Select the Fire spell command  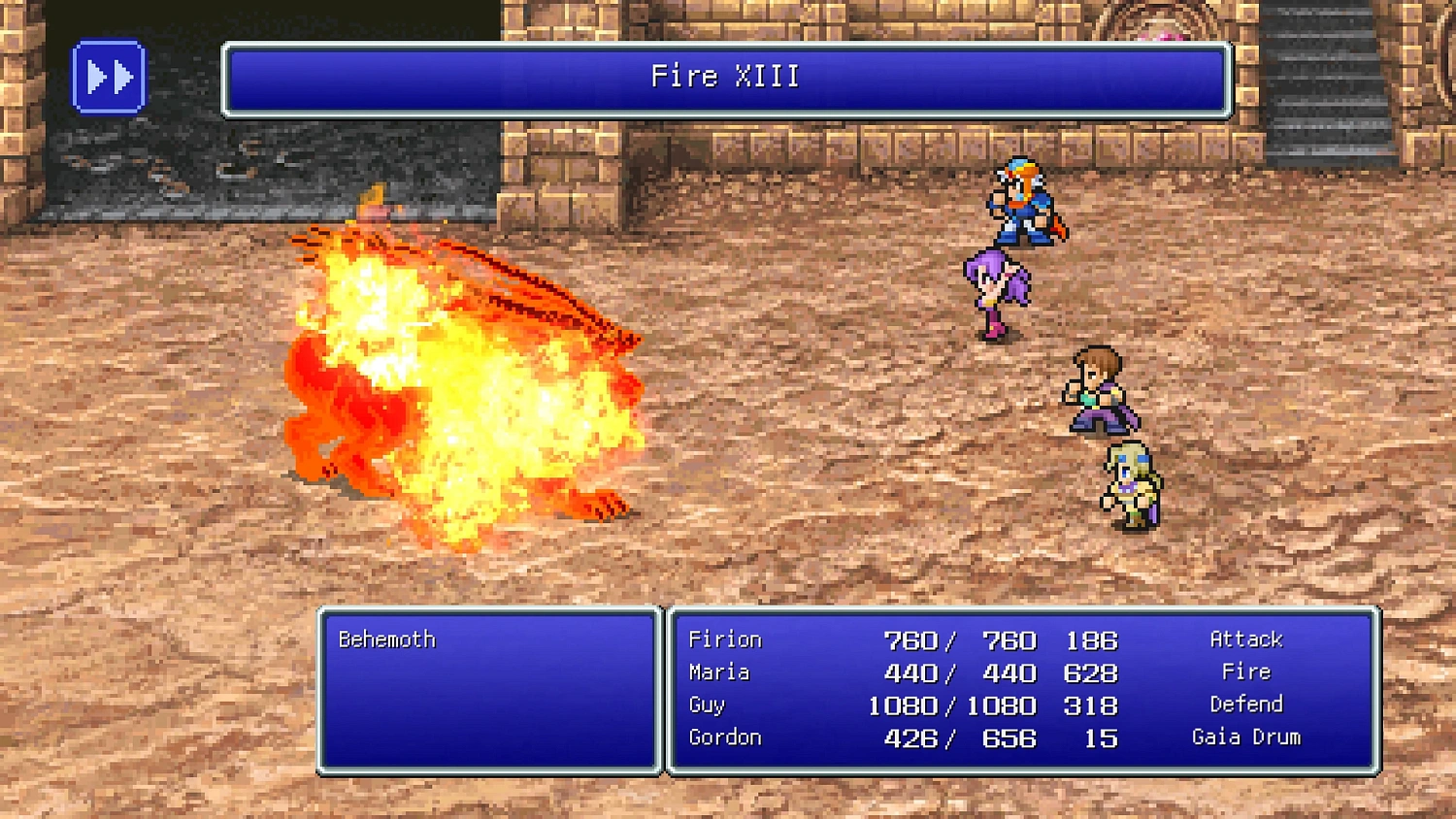point(1248,672)
